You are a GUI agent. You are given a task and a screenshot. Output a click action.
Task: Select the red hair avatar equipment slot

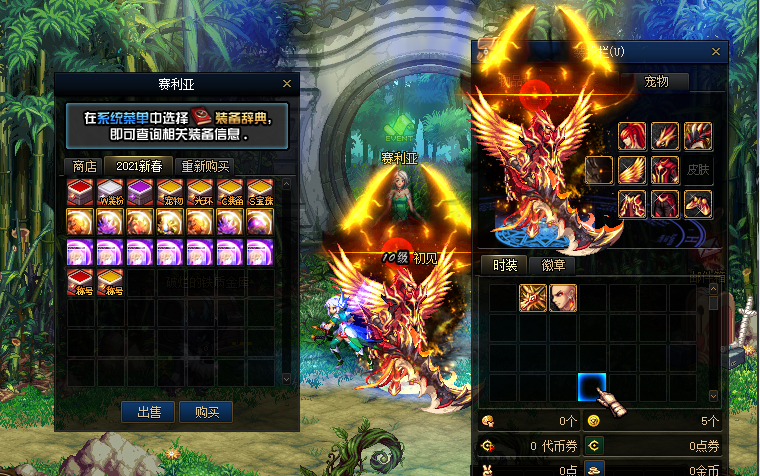(x=632, y=136)
